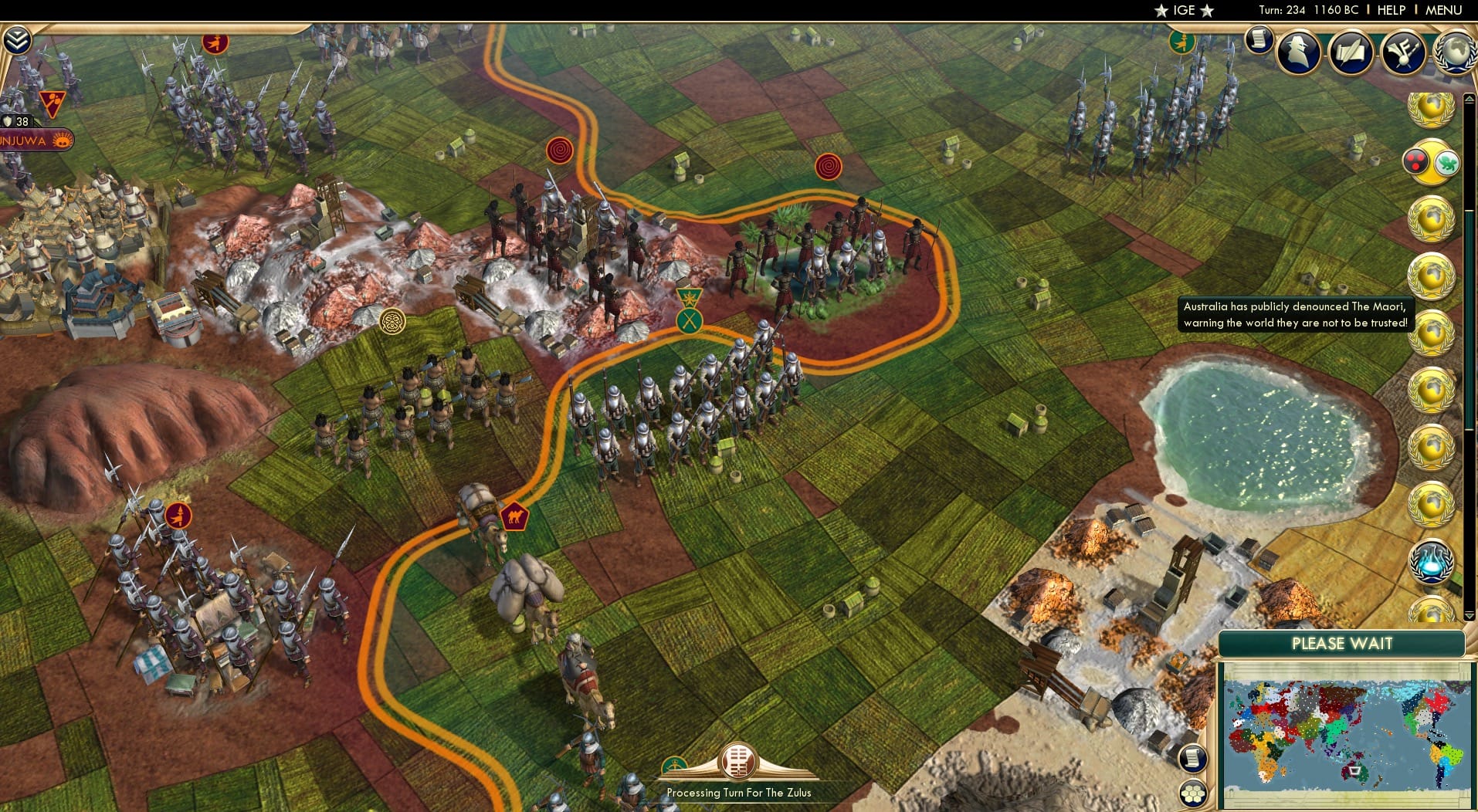Toggle the hex grid honeycomb icon
Screen dimensions: 1478x812
pyautogui.click(x=1193, y=793)
